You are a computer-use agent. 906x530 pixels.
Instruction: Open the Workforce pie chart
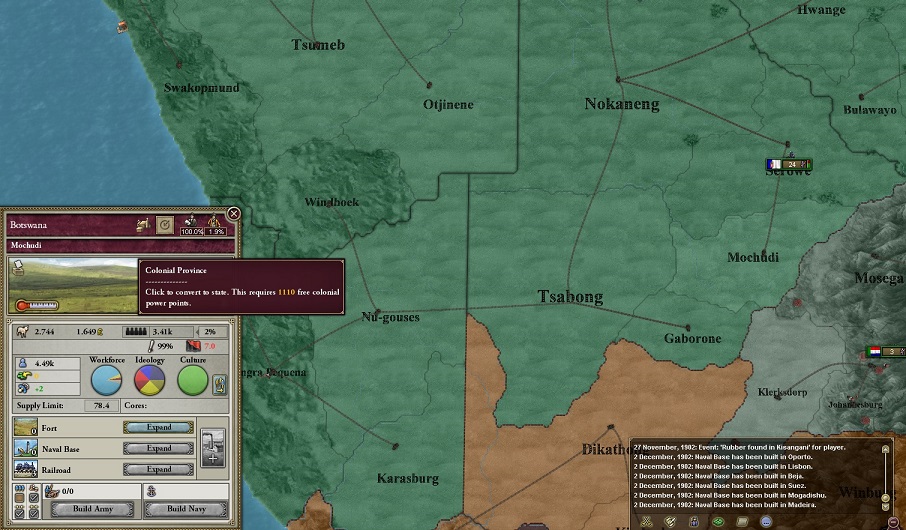pos(107,380)
